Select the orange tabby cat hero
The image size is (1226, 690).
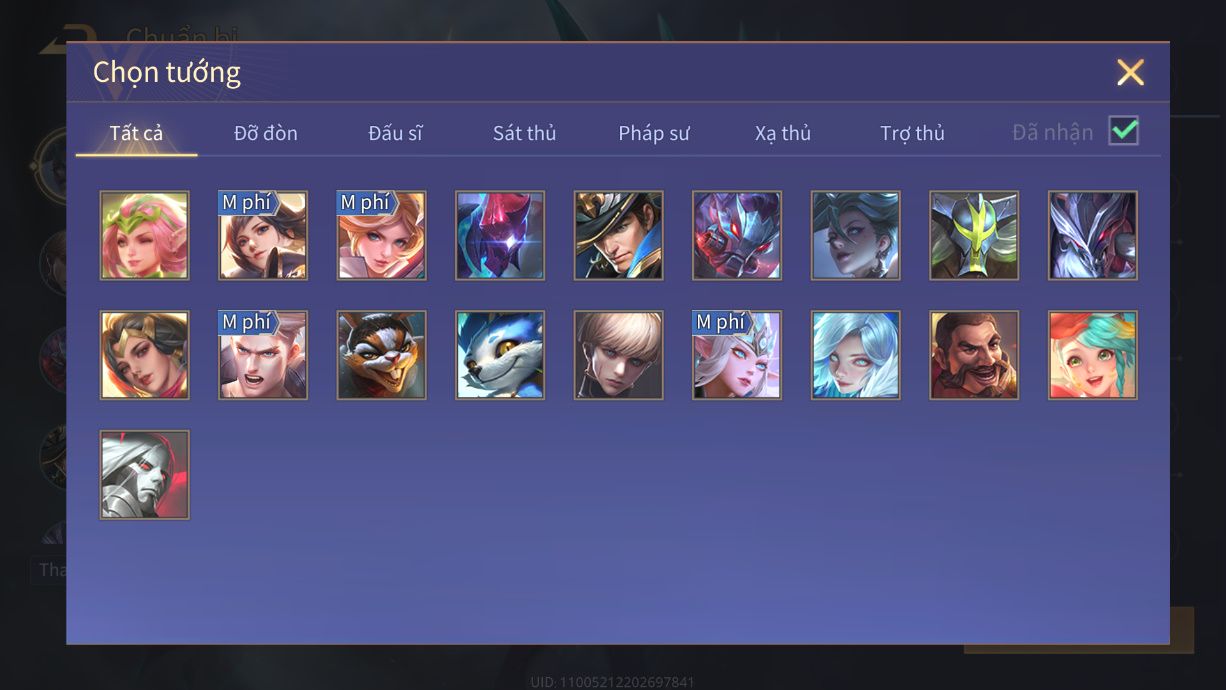(x=381, y=355)
